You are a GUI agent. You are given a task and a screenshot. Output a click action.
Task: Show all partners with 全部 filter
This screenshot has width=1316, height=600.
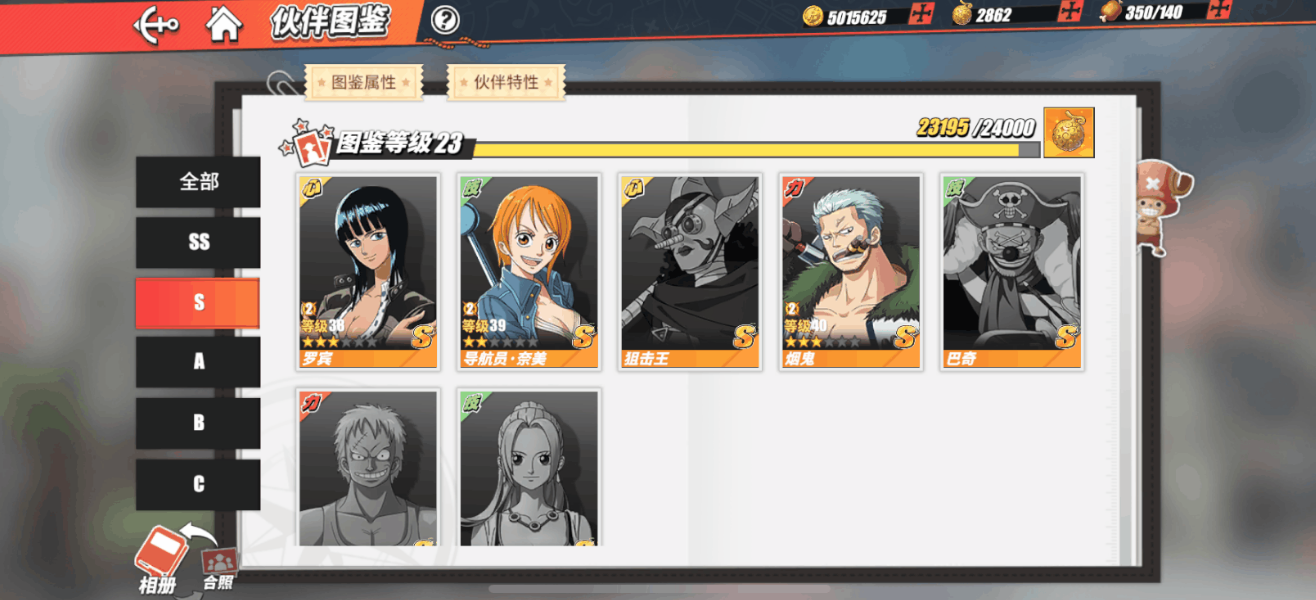[x=198, y=182]
